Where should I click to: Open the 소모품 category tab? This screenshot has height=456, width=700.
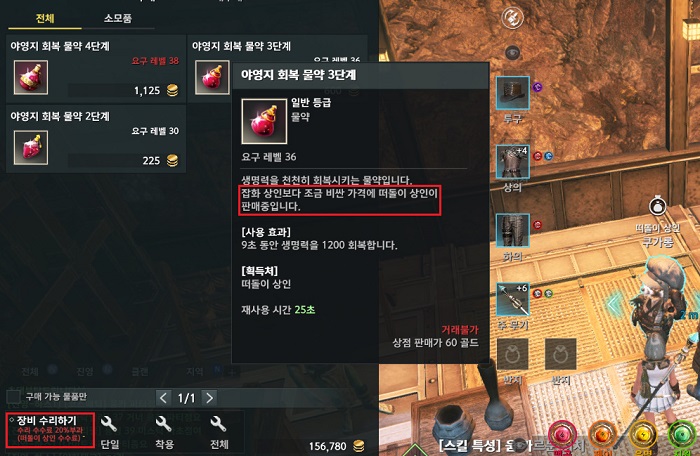coord(117,18)
